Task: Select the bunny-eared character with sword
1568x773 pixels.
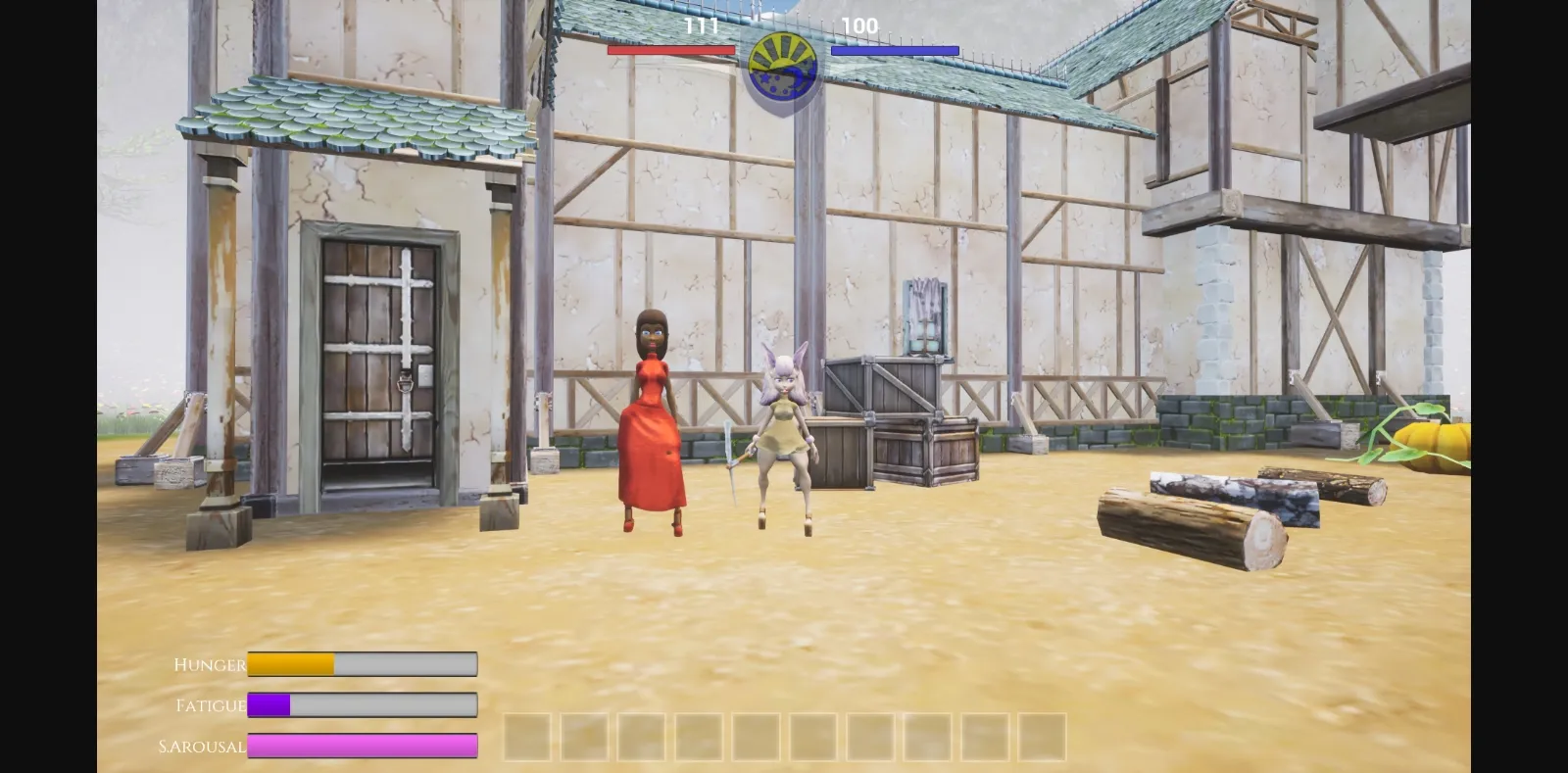Action: pos(784,431)
